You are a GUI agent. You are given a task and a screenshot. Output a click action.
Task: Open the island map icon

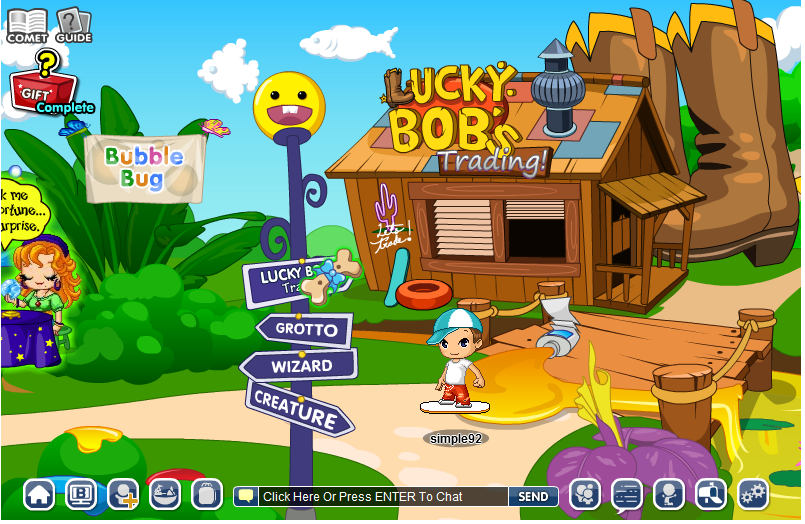[165, 494]
